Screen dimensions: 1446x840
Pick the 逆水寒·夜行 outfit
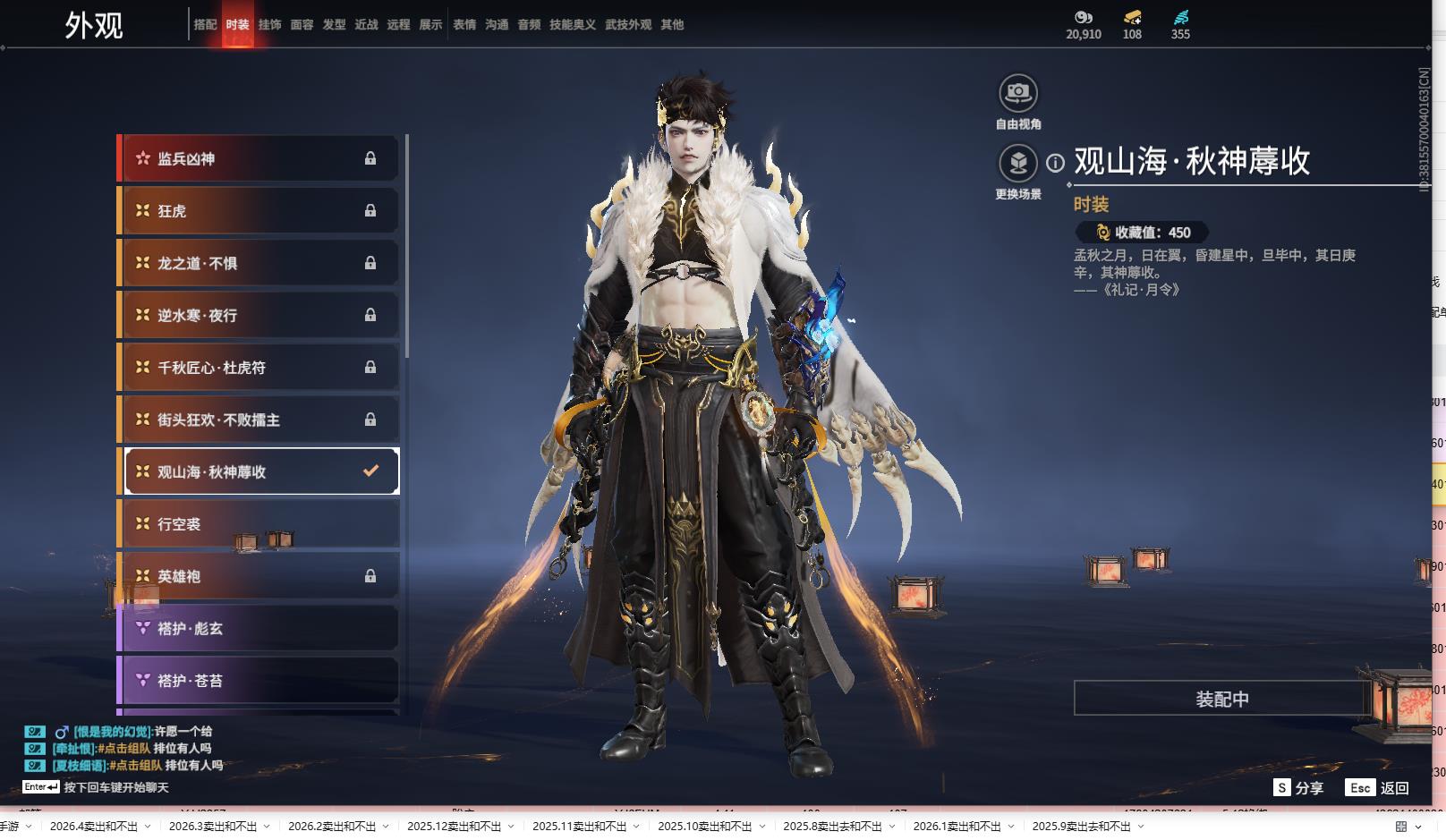click(x=259, y=315)
